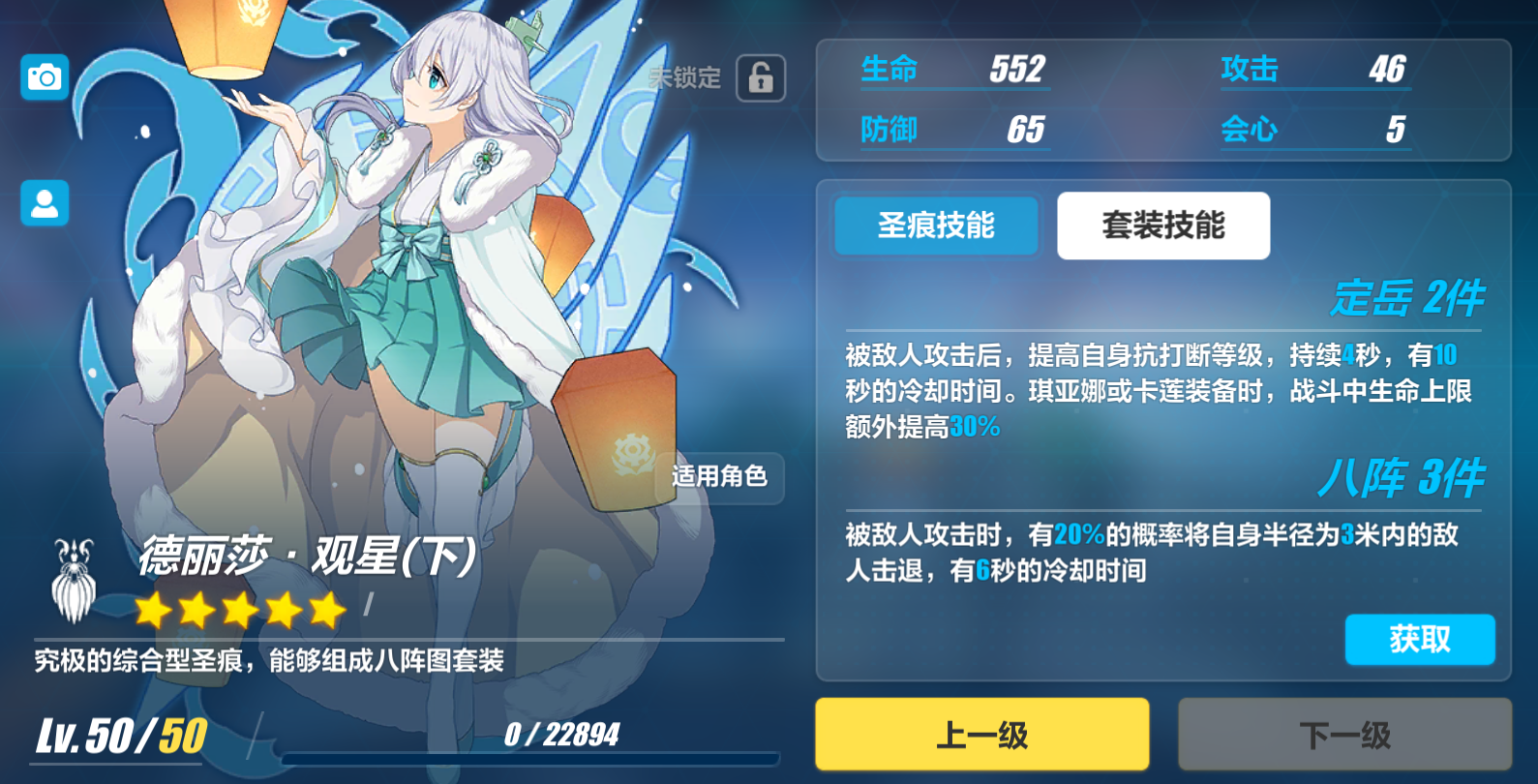
Task: Toggle the 未锁定 padlock lock
Action: click(x=759, y=77)
